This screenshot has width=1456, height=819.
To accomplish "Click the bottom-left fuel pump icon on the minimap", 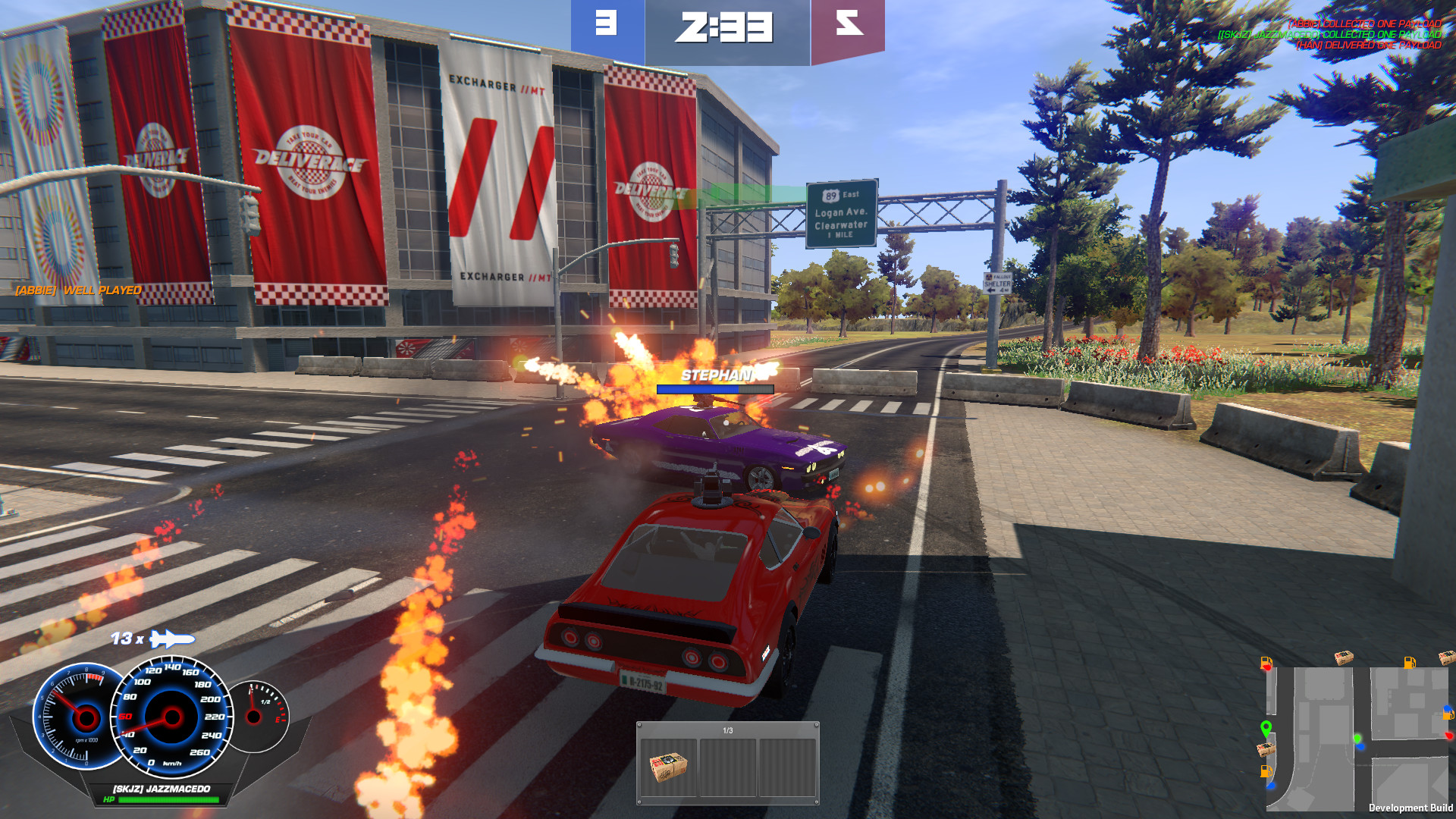I will pyautogui.click(x=1266, y=772).
